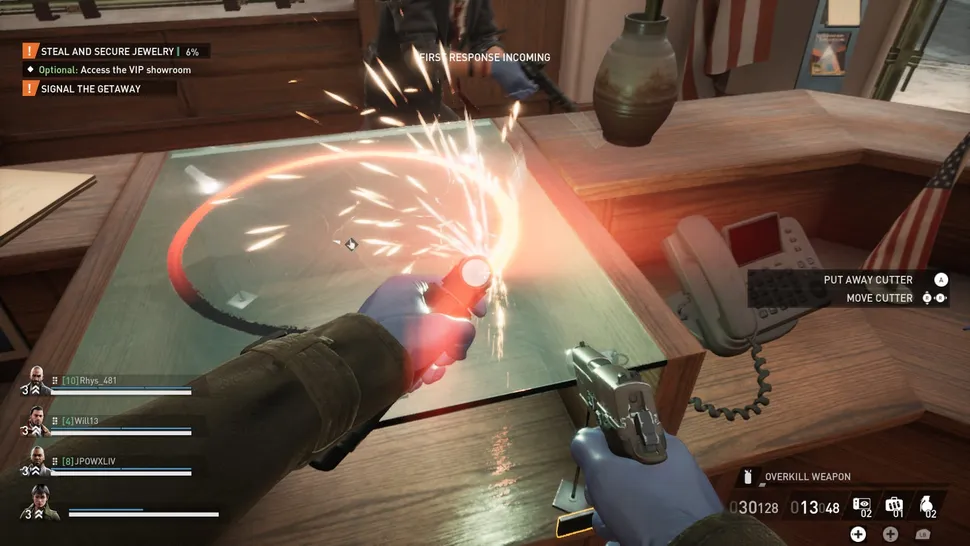Select teammate JPOWXLIV's portrait
970x546 pixels.
point(36,460)
